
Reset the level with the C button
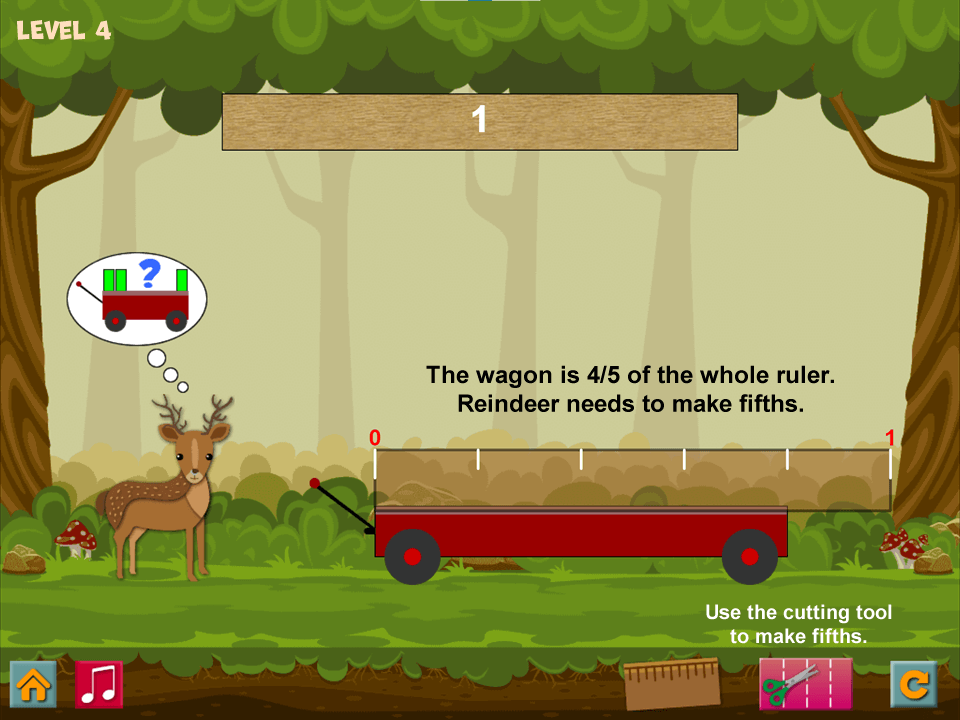tap(914, 685)
